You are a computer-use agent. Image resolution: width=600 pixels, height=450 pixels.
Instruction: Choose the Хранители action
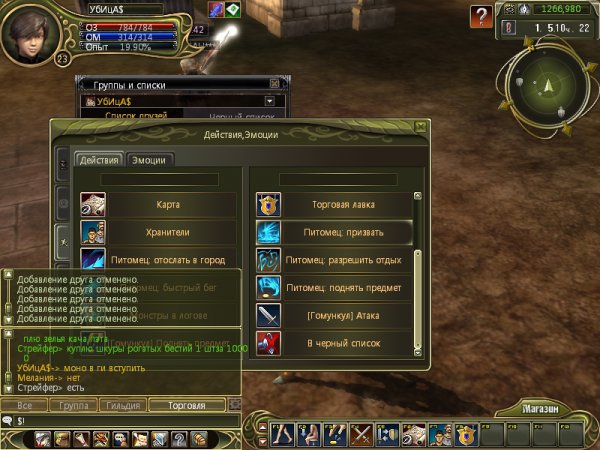click(158, 233)
